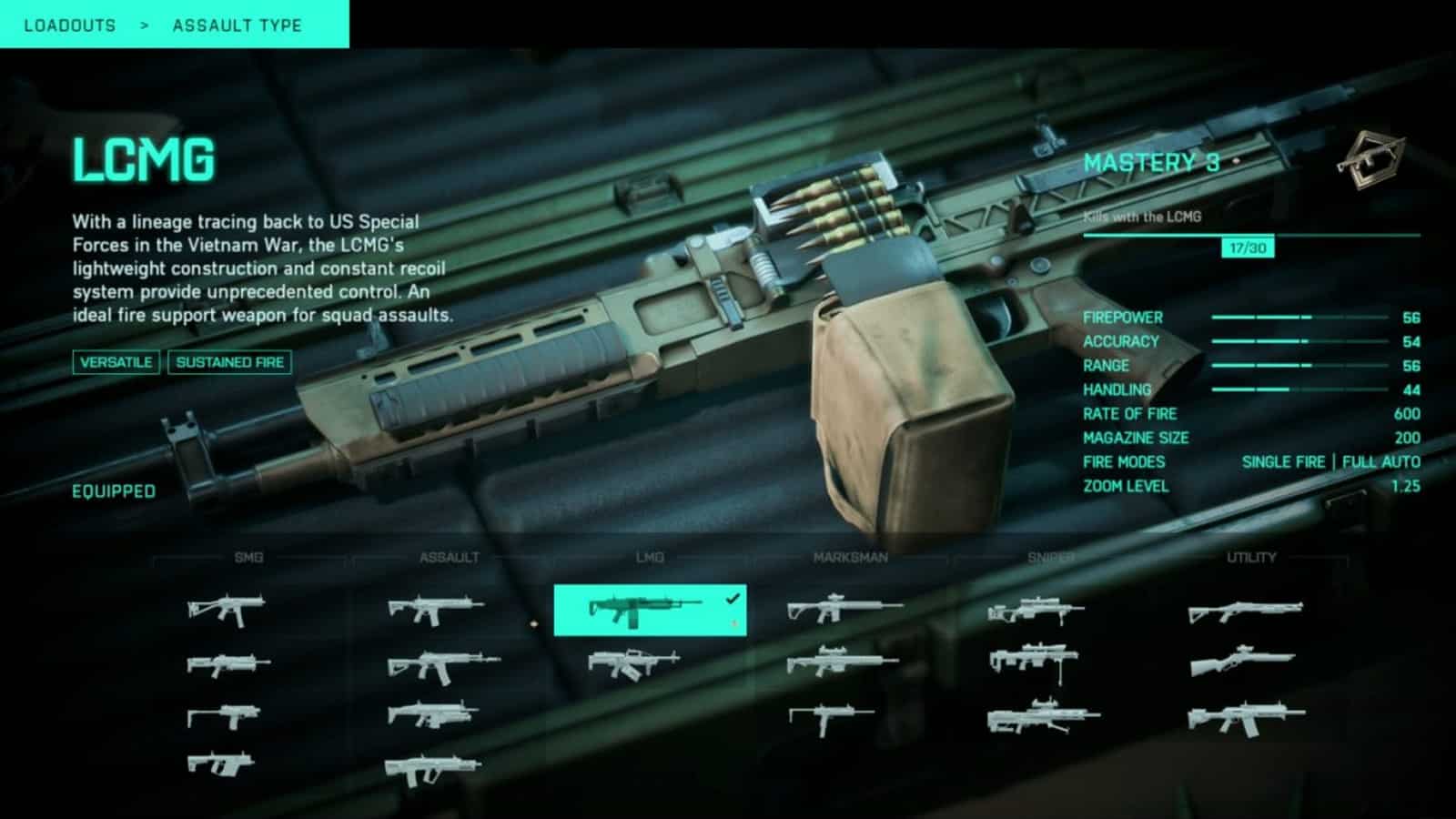The image size is (1456, 819).
Task: Pick the third assault rifle with grenade launcher
Action: pyautogui.click(x=433, y=714)
